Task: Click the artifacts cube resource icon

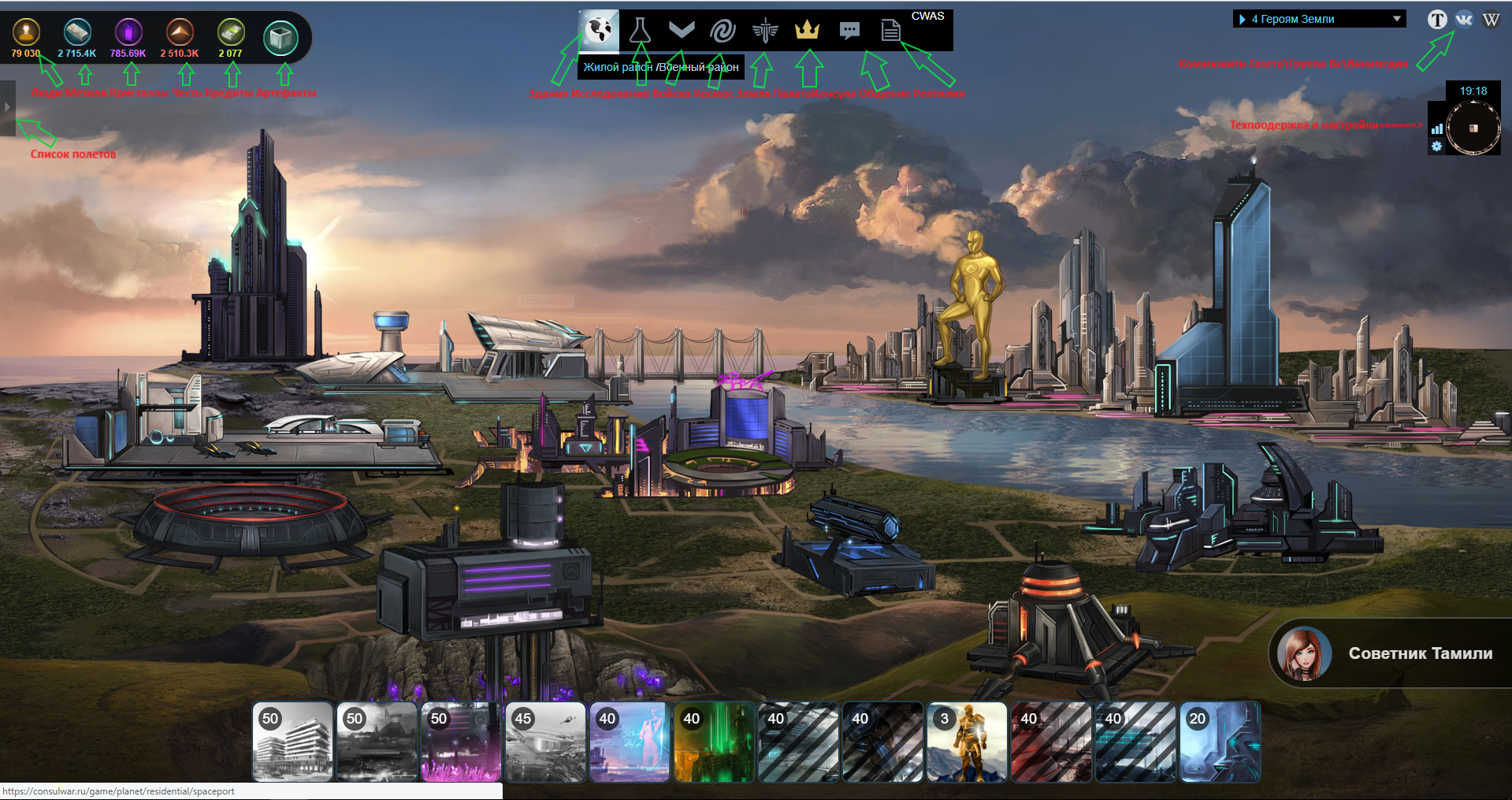Action: (280, 37)
